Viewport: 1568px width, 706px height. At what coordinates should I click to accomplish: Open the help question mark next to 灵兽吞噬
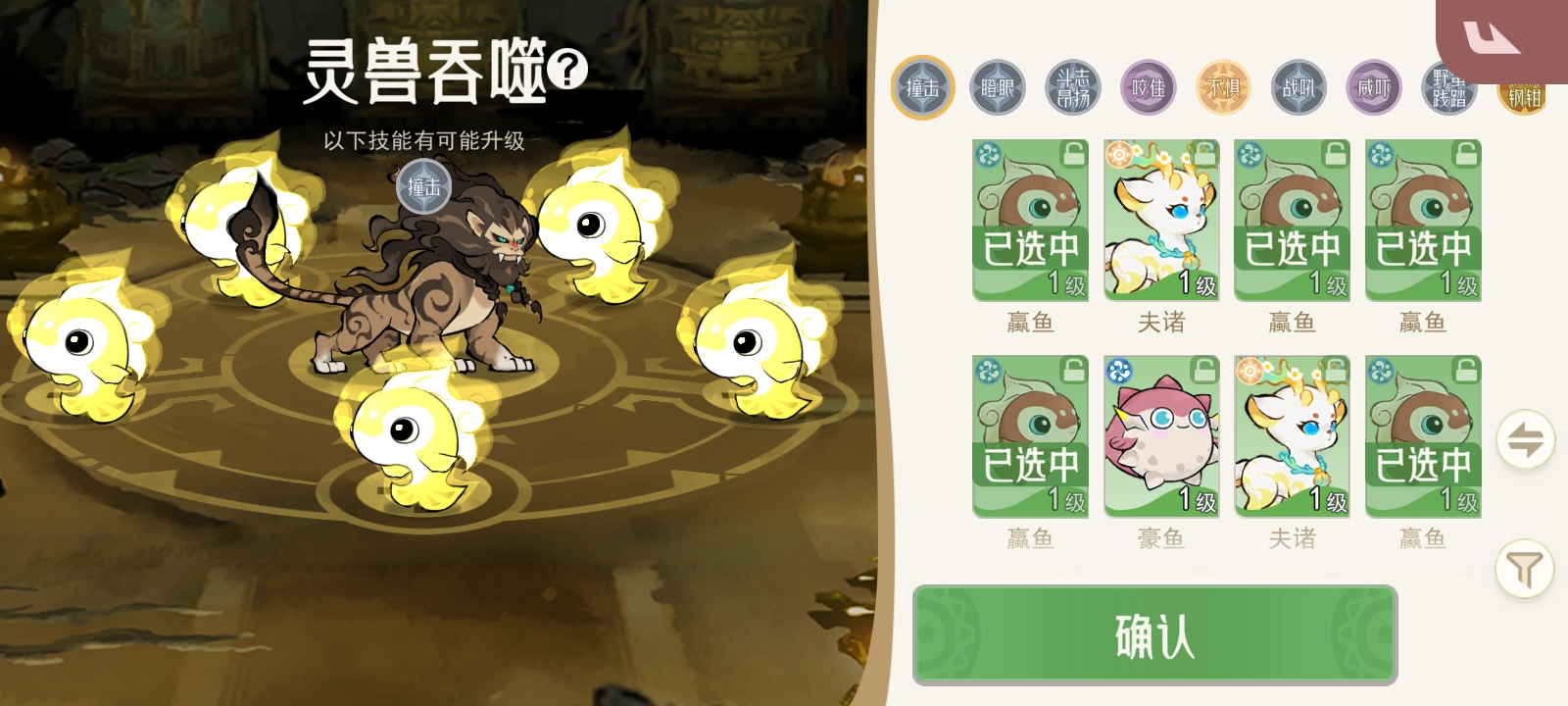tap(566, 69)
